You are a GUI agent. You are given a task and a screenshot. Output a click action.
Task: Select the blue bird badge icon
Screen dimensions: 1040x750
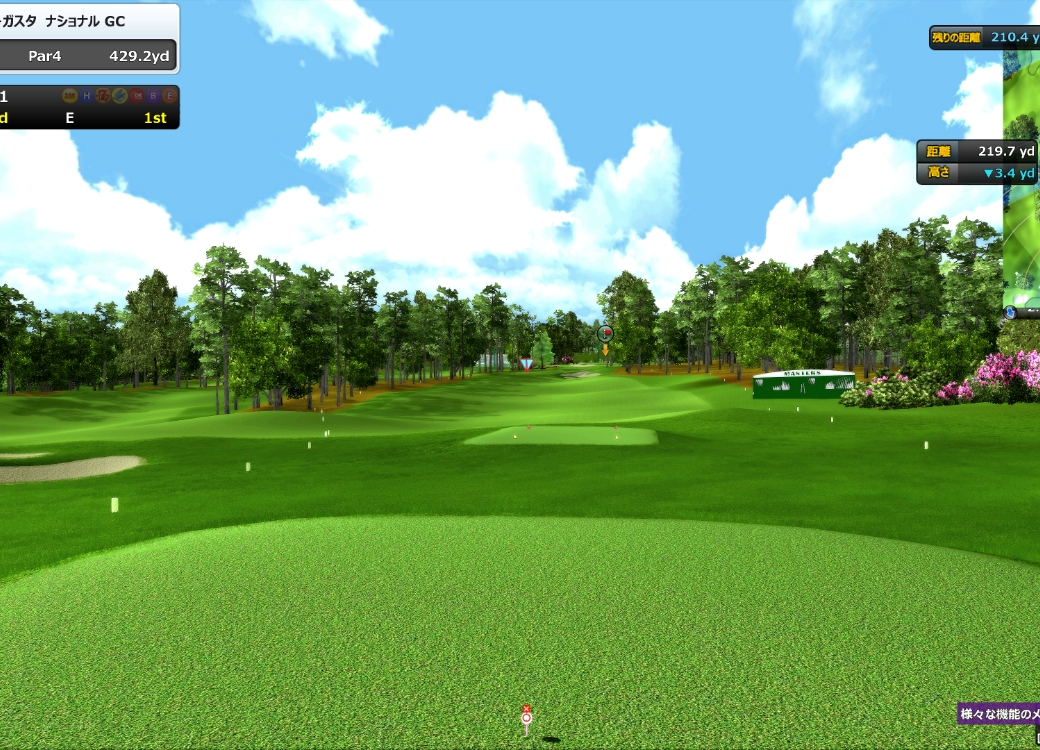(120, 96)
